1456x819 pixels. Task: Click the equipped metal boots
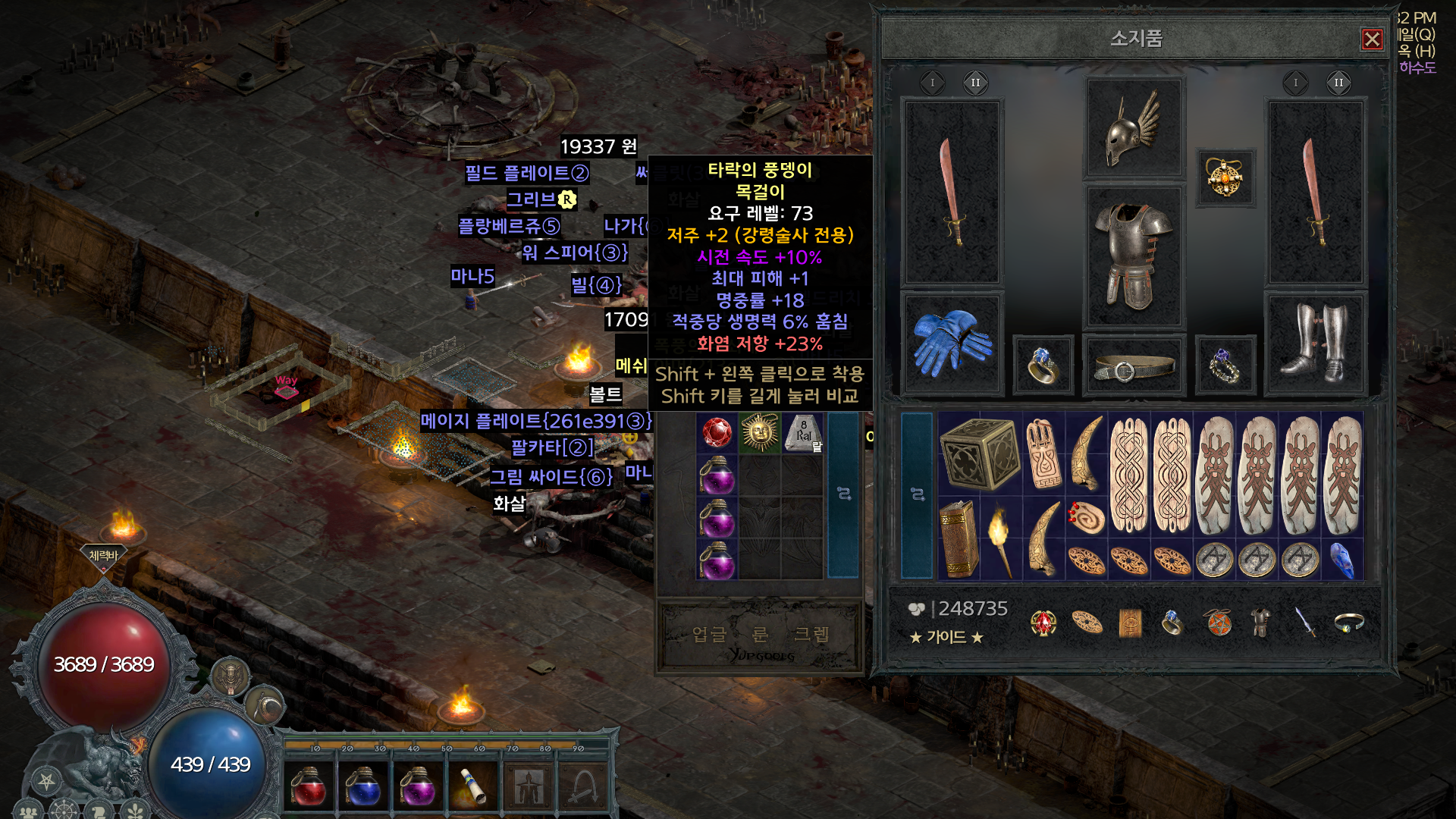tap(1316, 344)
